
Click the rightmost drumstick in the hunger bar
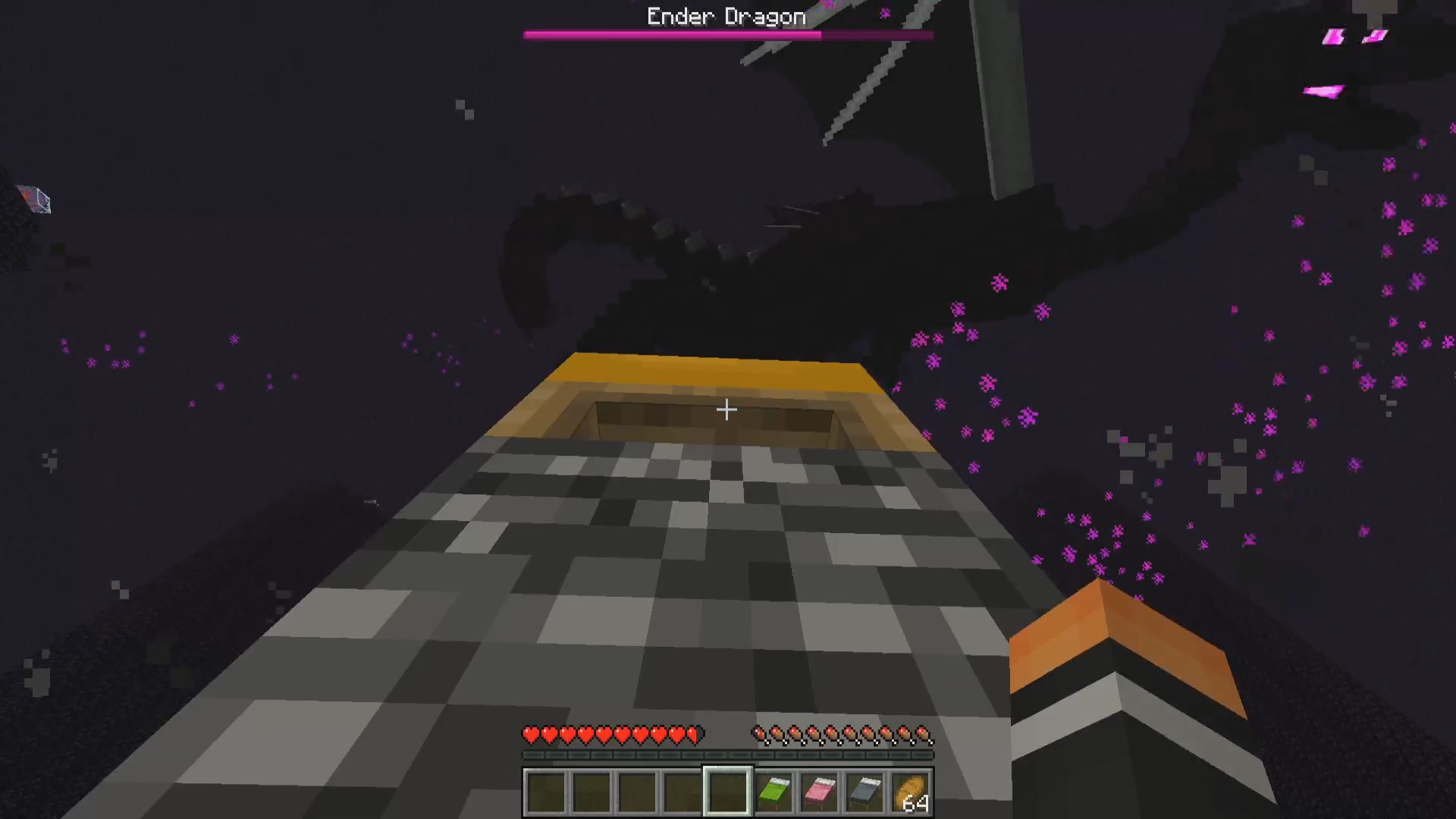point(922,734)
